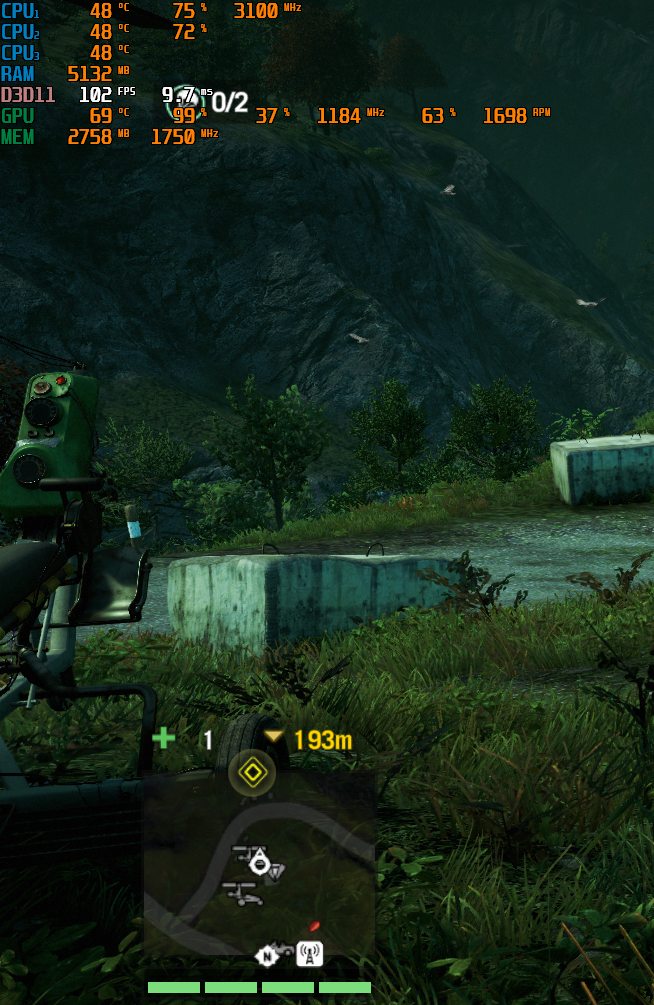
Task: Select the green medical syringe plus icon
Action: coord(163,739)
